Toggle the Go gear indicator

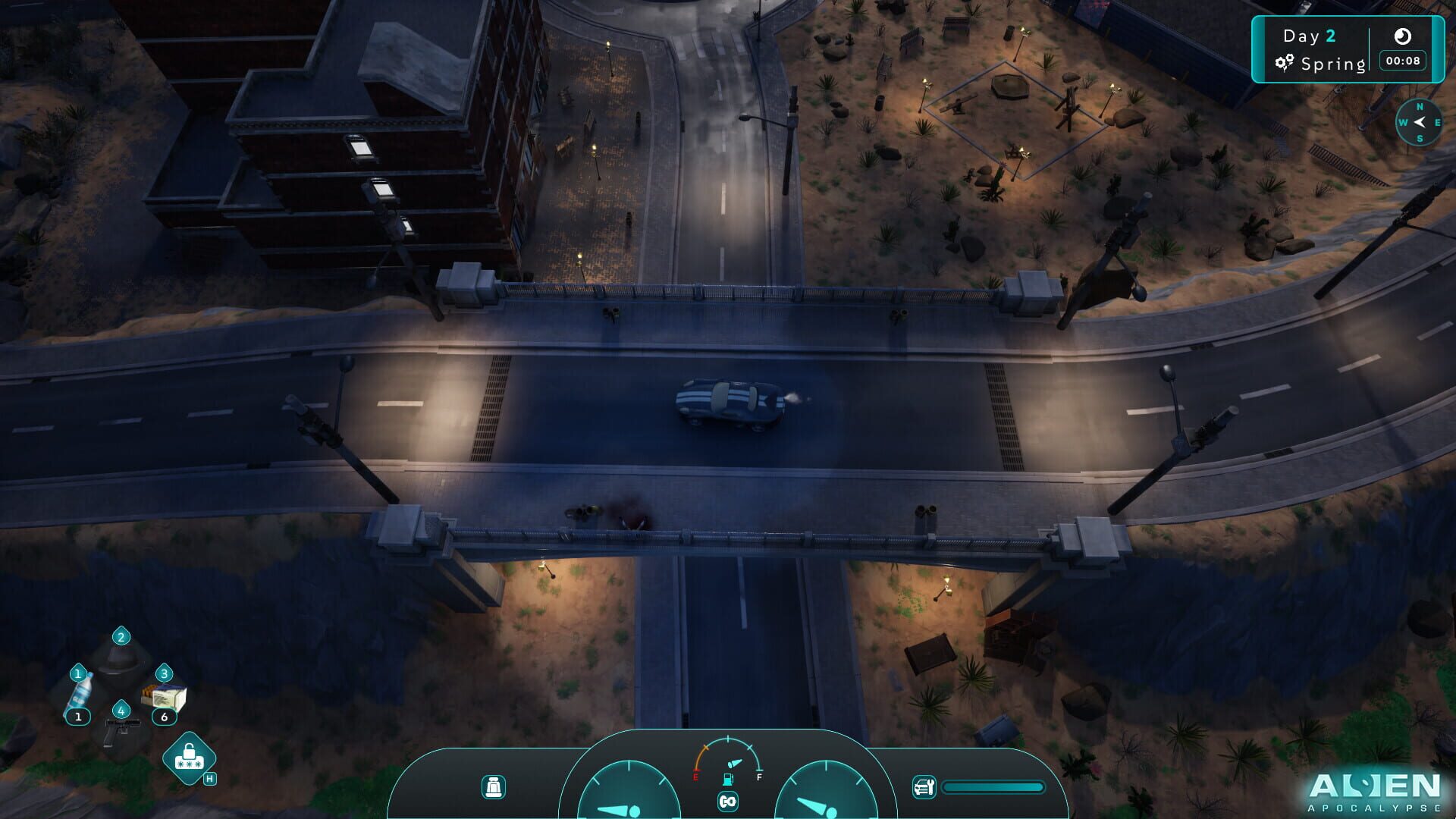pyautogui.click(x=726, y=801)
